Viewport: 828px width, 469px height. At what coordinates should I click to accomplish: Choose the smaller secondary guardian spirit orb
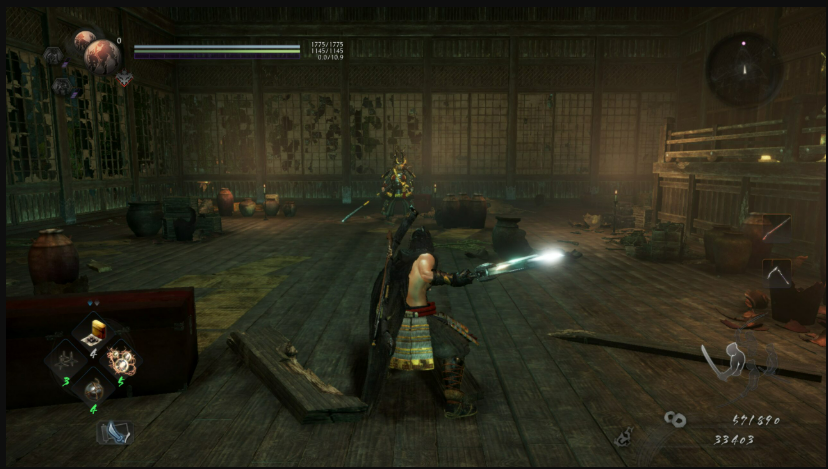point(84,40)
